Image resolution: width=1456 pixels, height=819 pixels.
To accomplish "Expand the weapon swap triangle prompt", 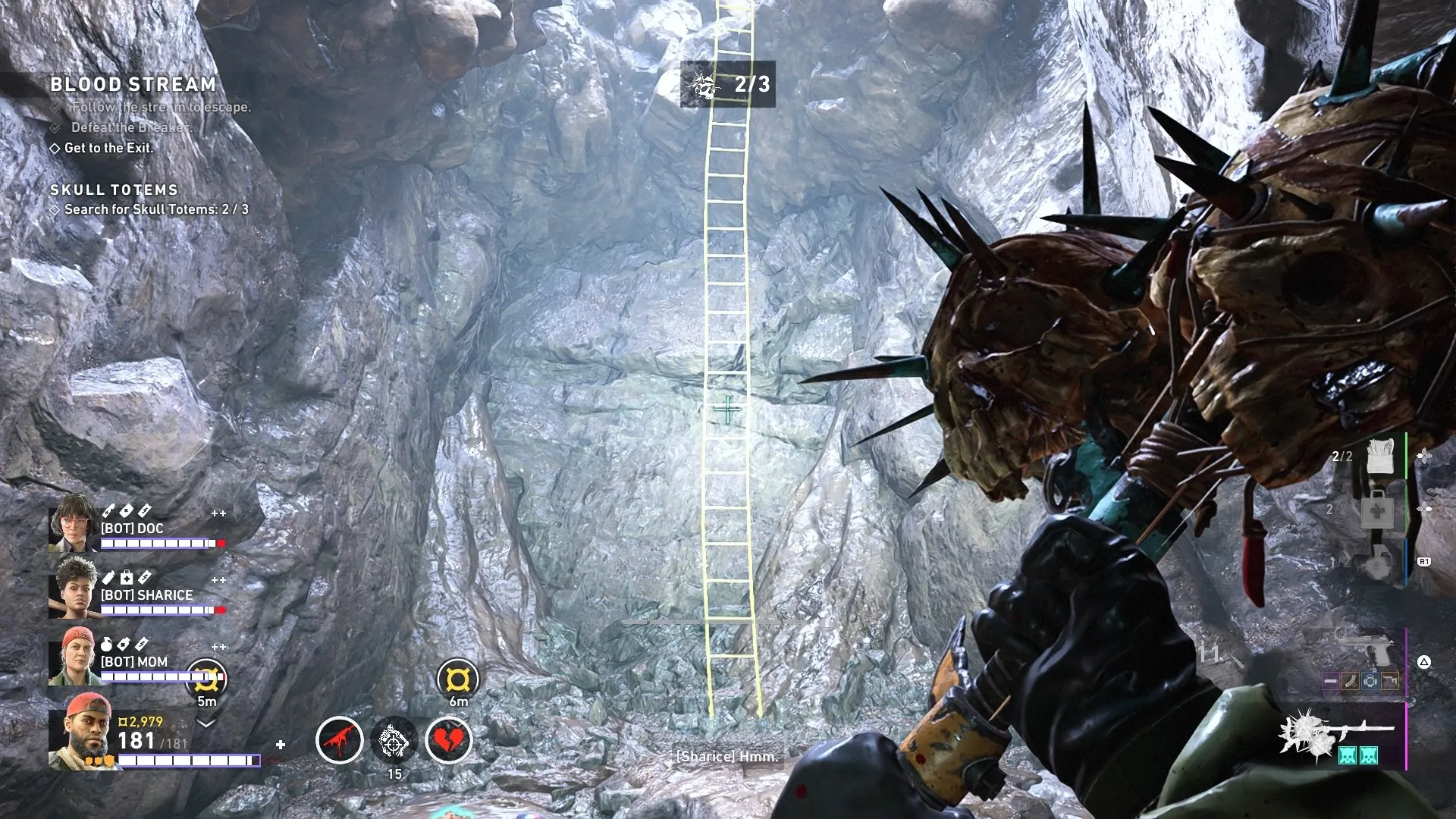I will point(1424,661).
